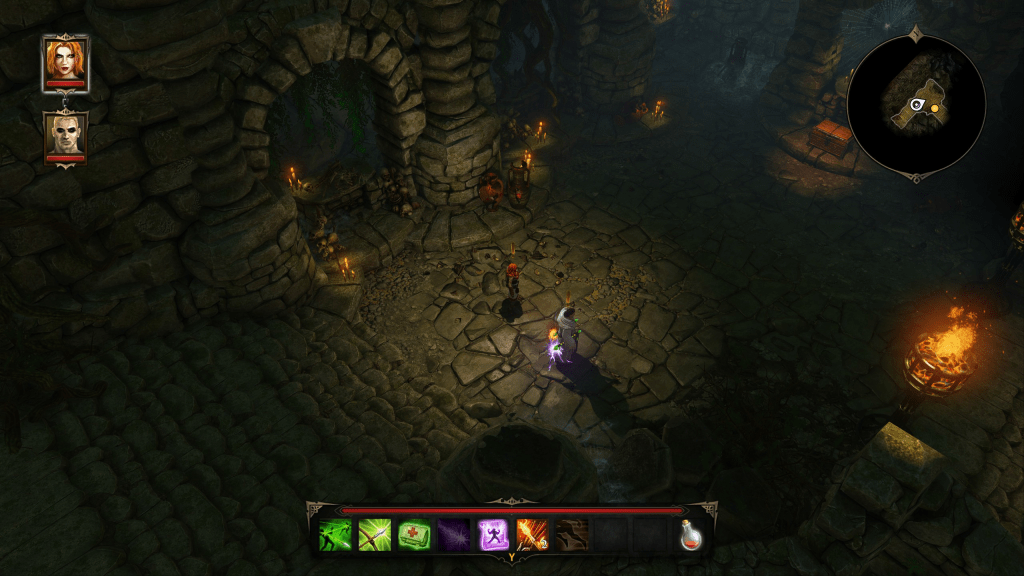Select the red-haired woman's party portrait
Screen dimensions: 1024x576
tap(65, 63)
